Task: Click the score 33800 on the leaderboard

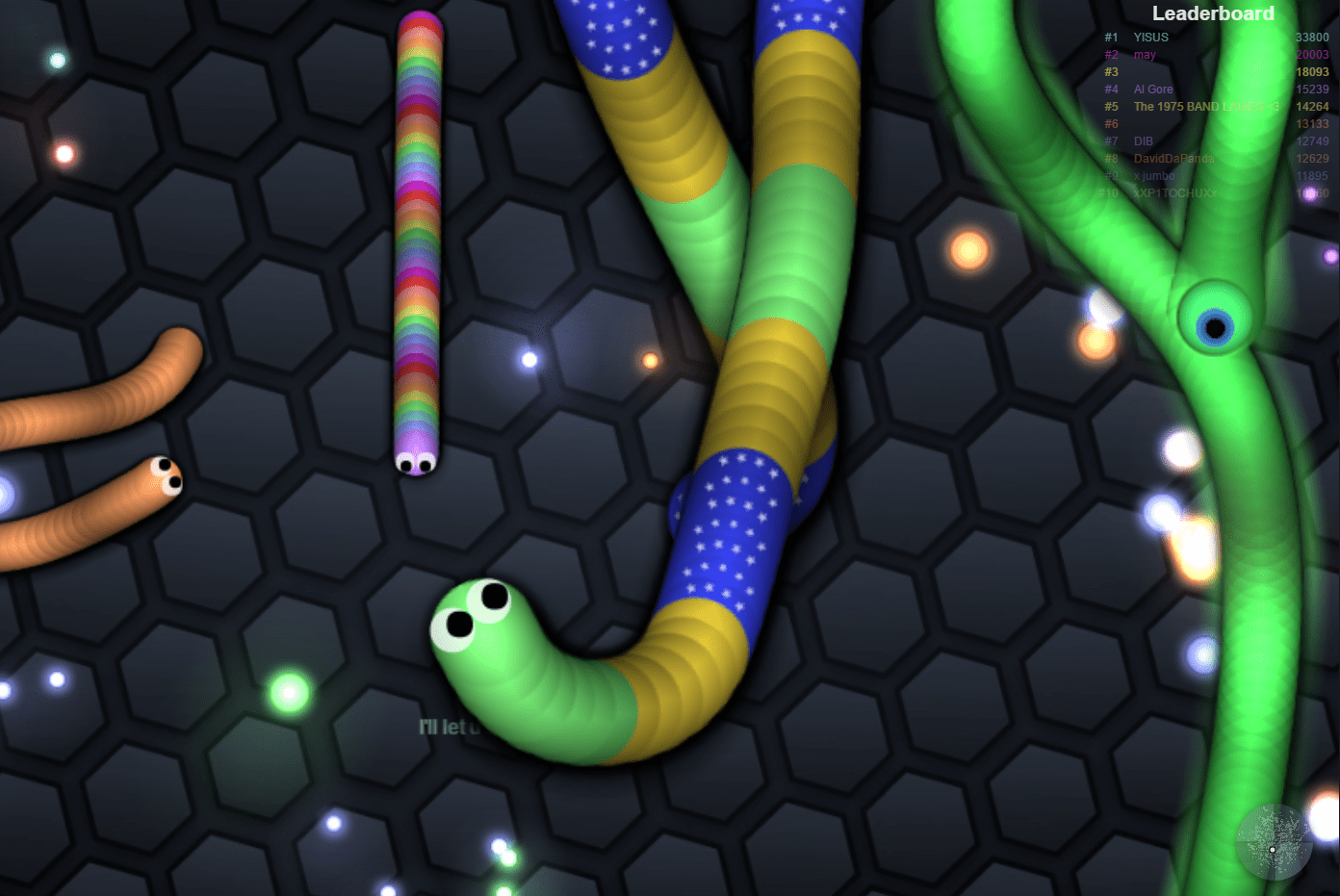Action: point(1311,37)
